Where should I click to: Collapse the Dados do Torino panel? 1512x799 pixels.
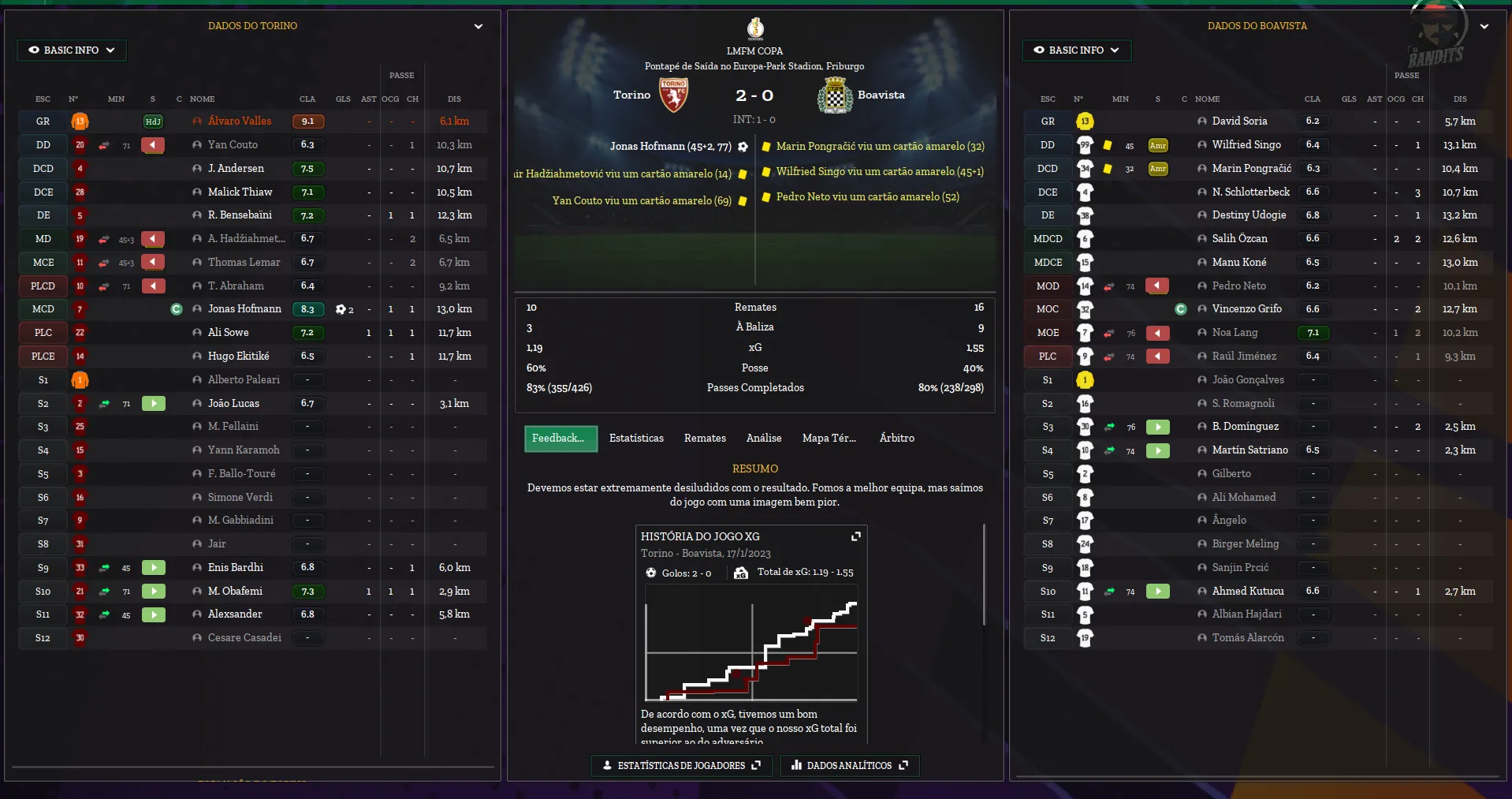coord(478,26)
